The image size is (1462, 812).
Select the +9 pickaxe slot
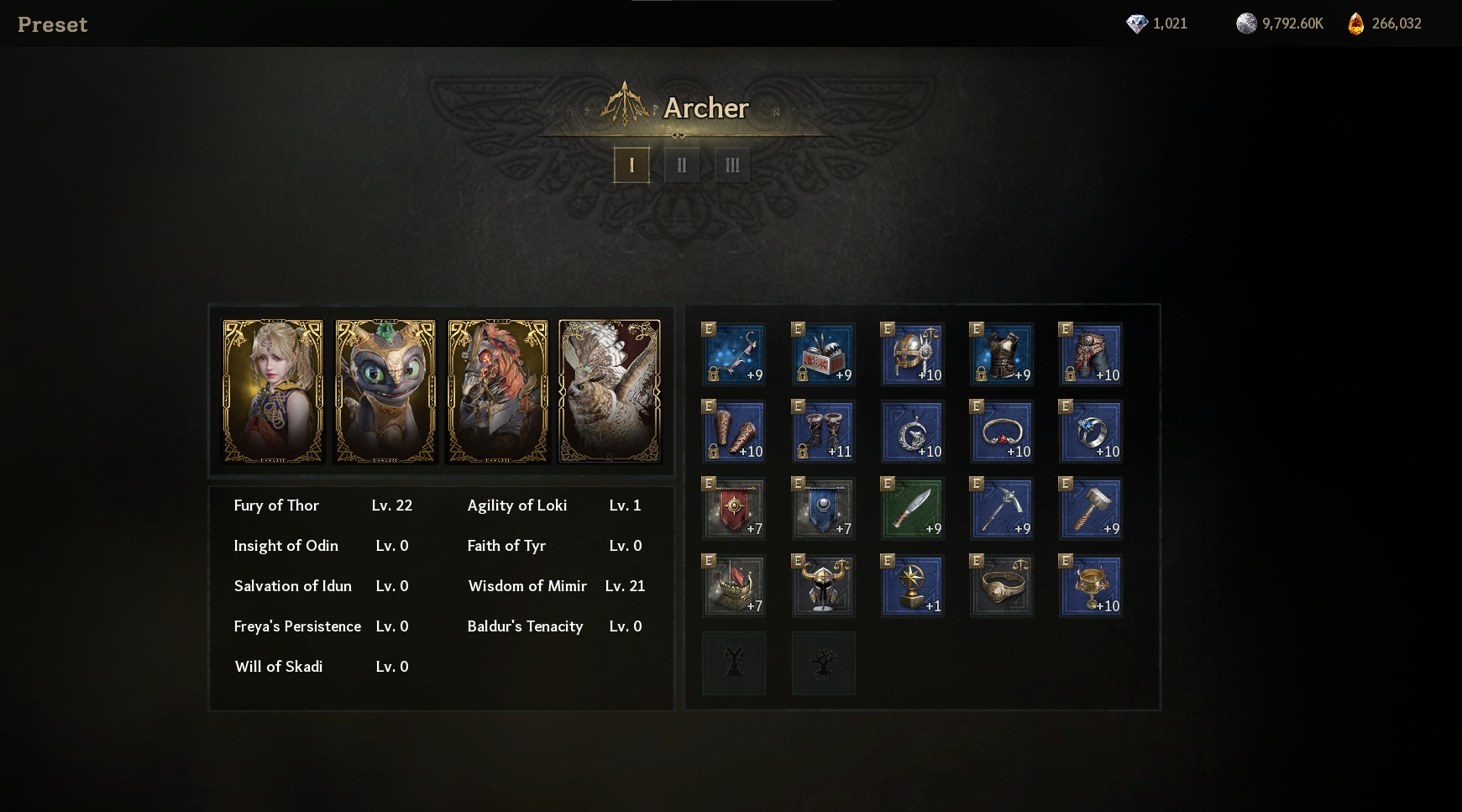click(1002, 509)
